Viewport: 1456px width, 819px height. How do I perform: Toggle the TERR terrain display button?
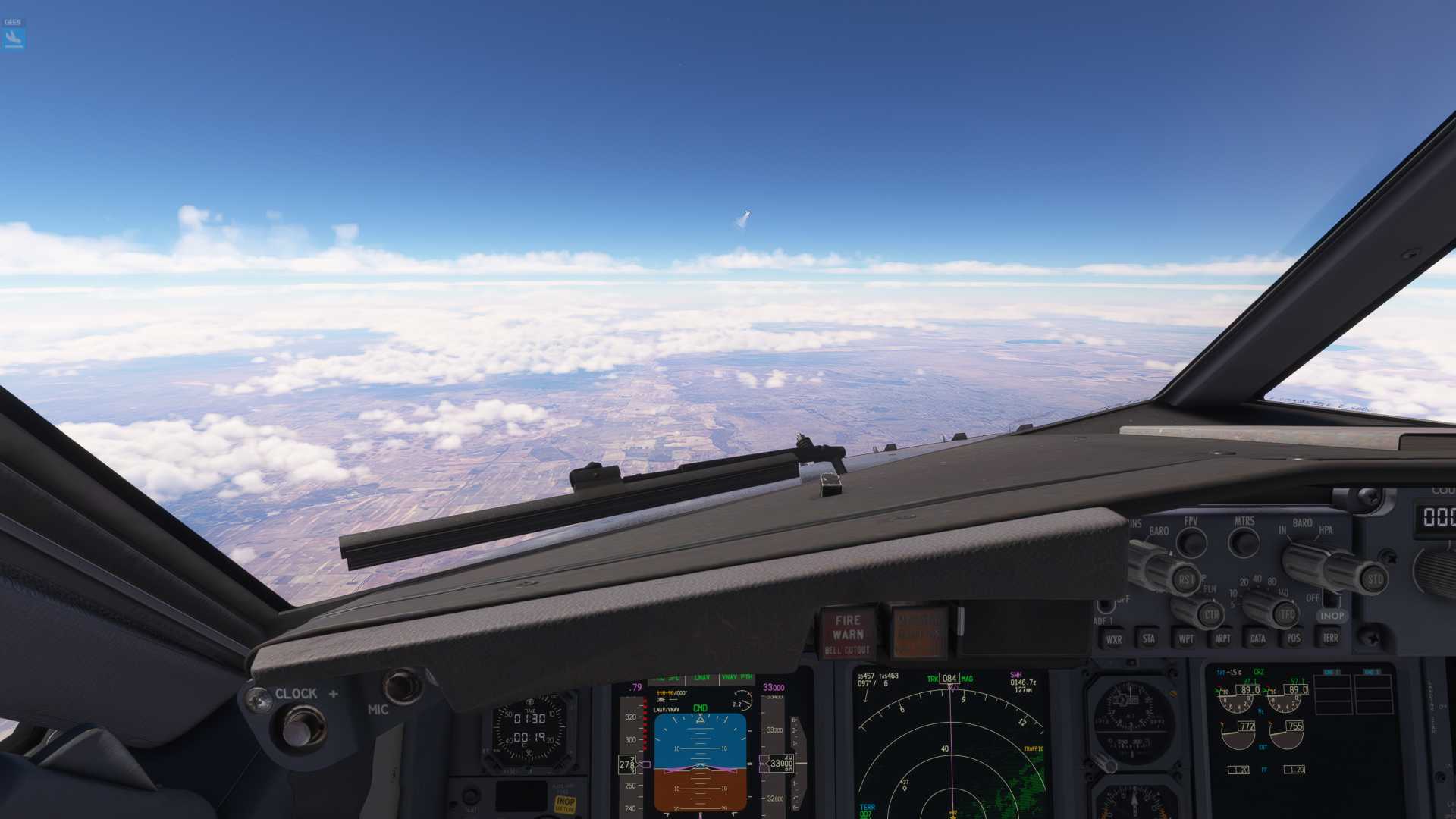(x=1330, y=638)
